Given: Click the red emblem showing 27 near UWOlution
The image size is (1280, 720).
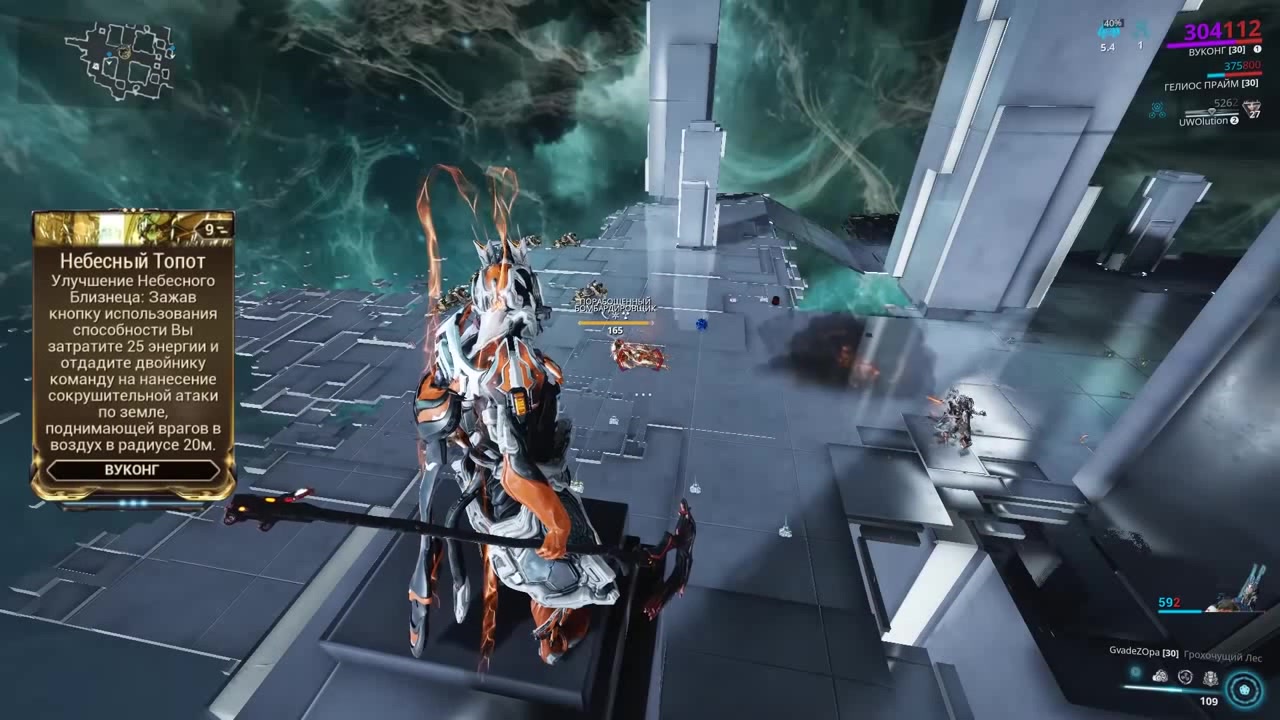Looking at the screenshot, I should pos(1251,108).
